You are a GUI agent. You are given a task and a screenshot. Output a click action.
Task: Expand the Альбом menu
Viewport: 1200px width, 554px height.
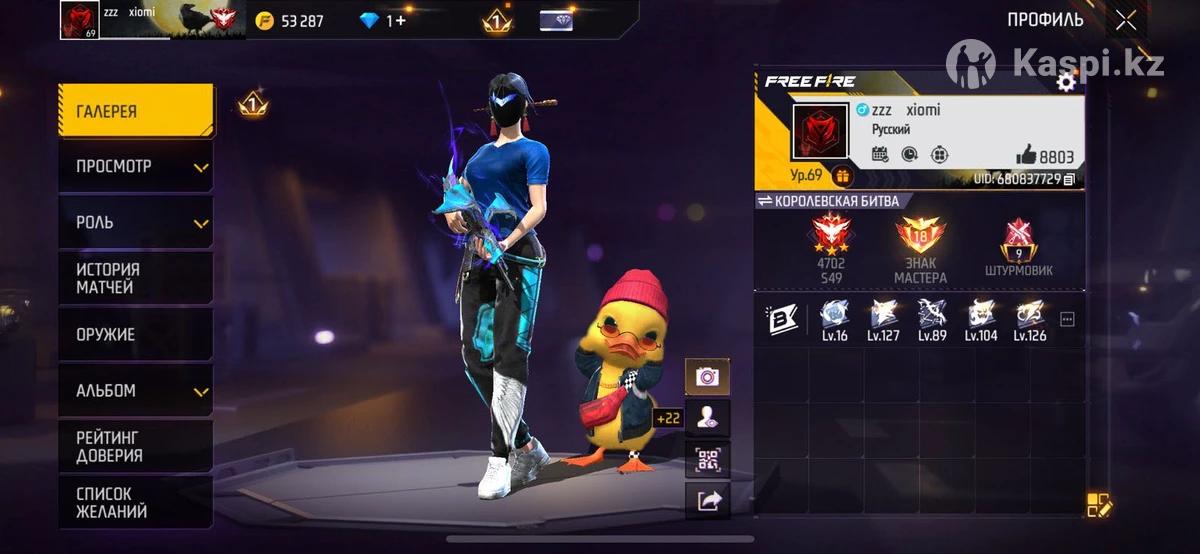pyautogui.click(x=135, y=390)
